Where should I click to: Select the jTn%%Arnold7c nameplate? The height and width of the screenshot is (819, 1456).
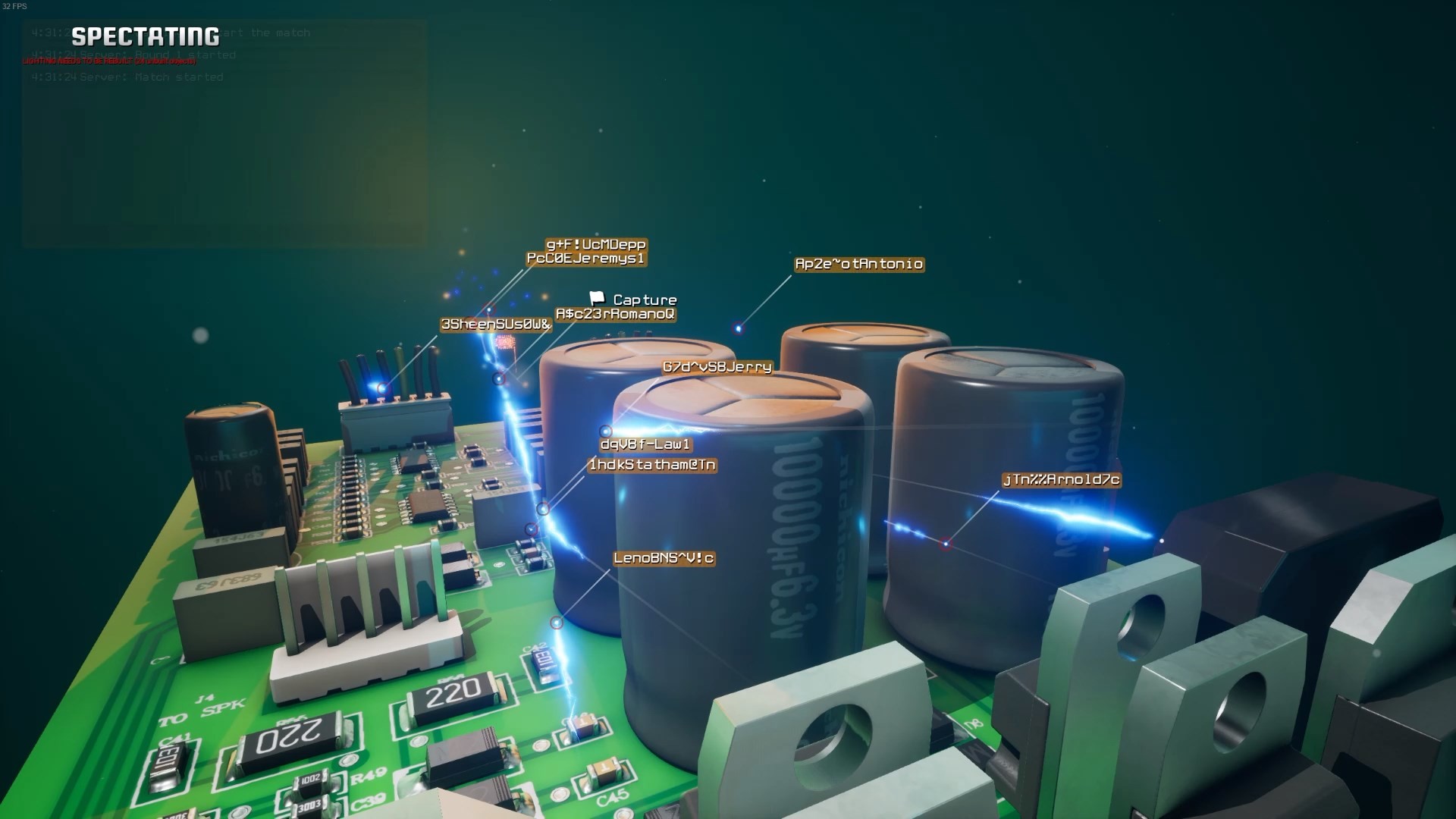tap(1062, 479)
